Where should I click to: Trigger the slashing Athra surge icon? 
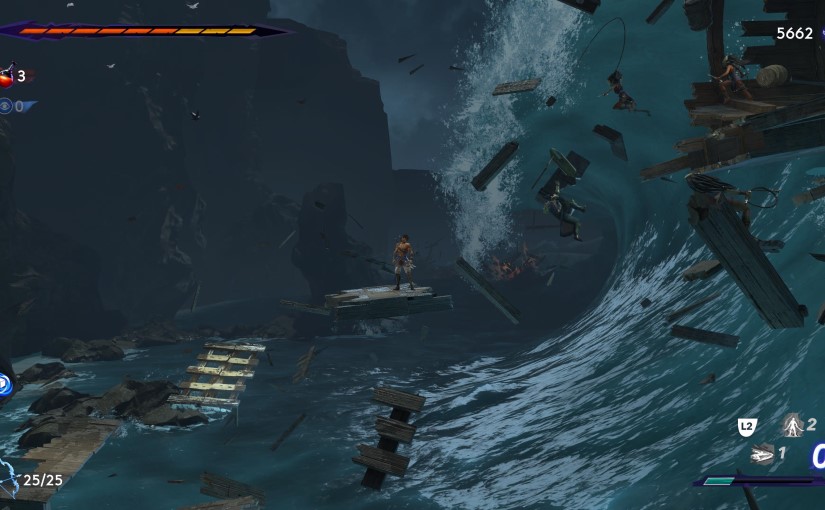pos(761,454)
